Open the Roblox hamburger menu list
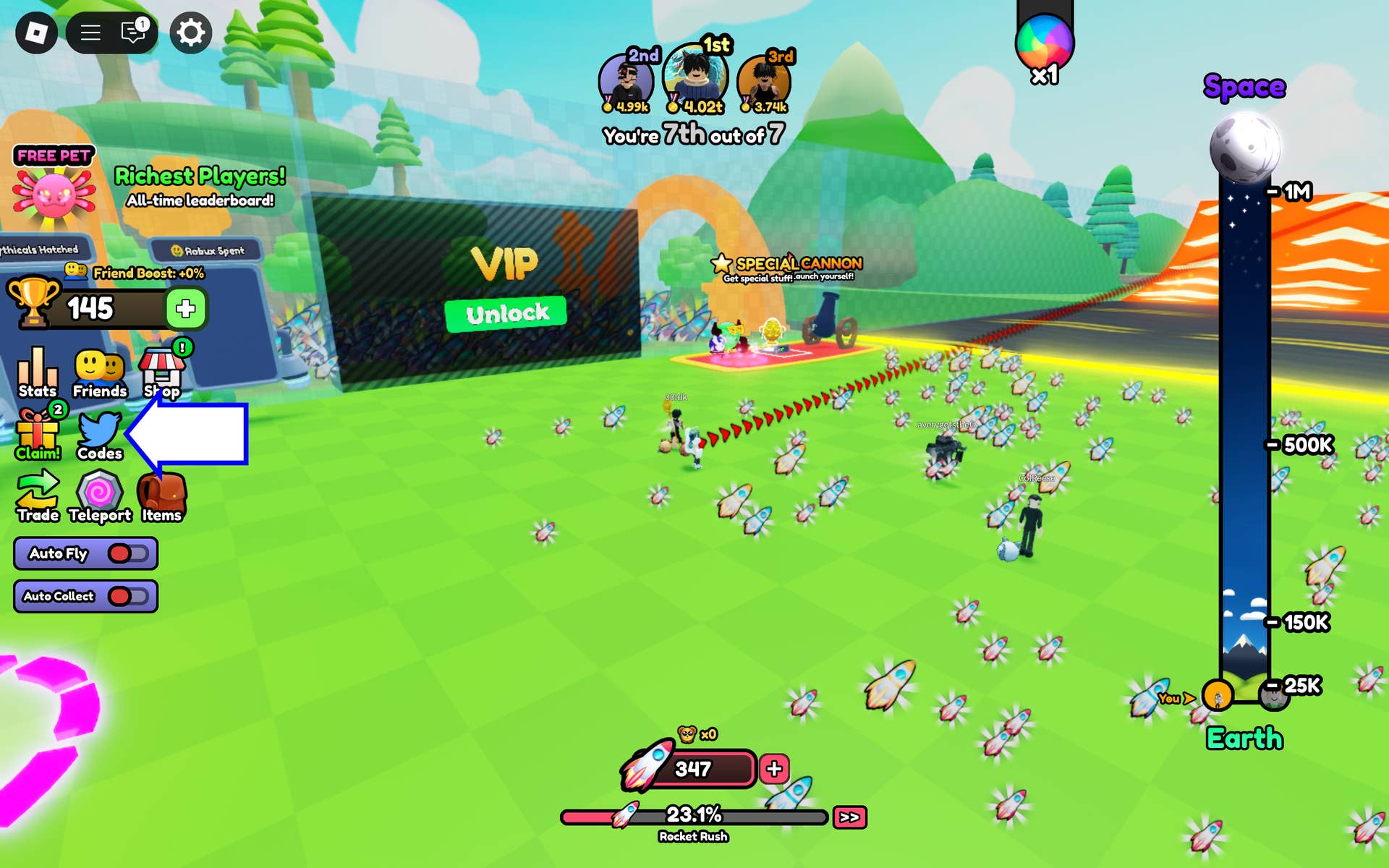 (x=90, y=33)
